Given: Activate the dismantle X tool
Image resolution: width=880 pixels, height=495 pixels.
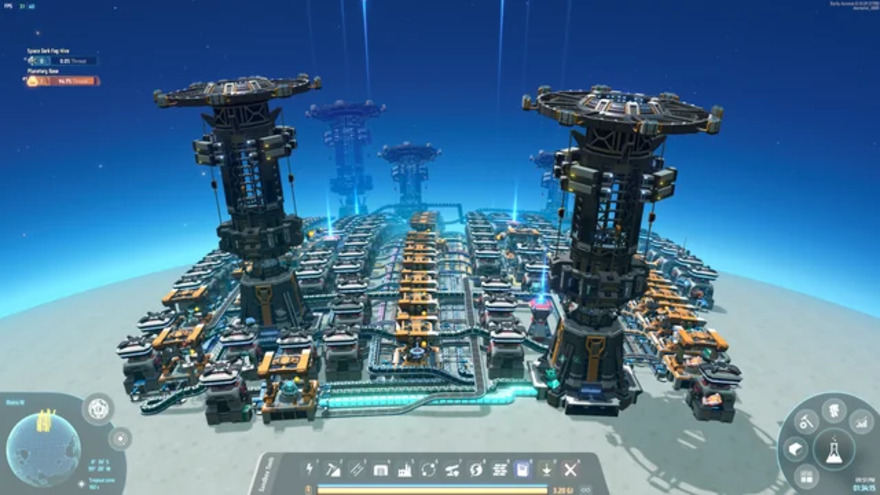Looking at the screenshot, I should pos(570,468).
